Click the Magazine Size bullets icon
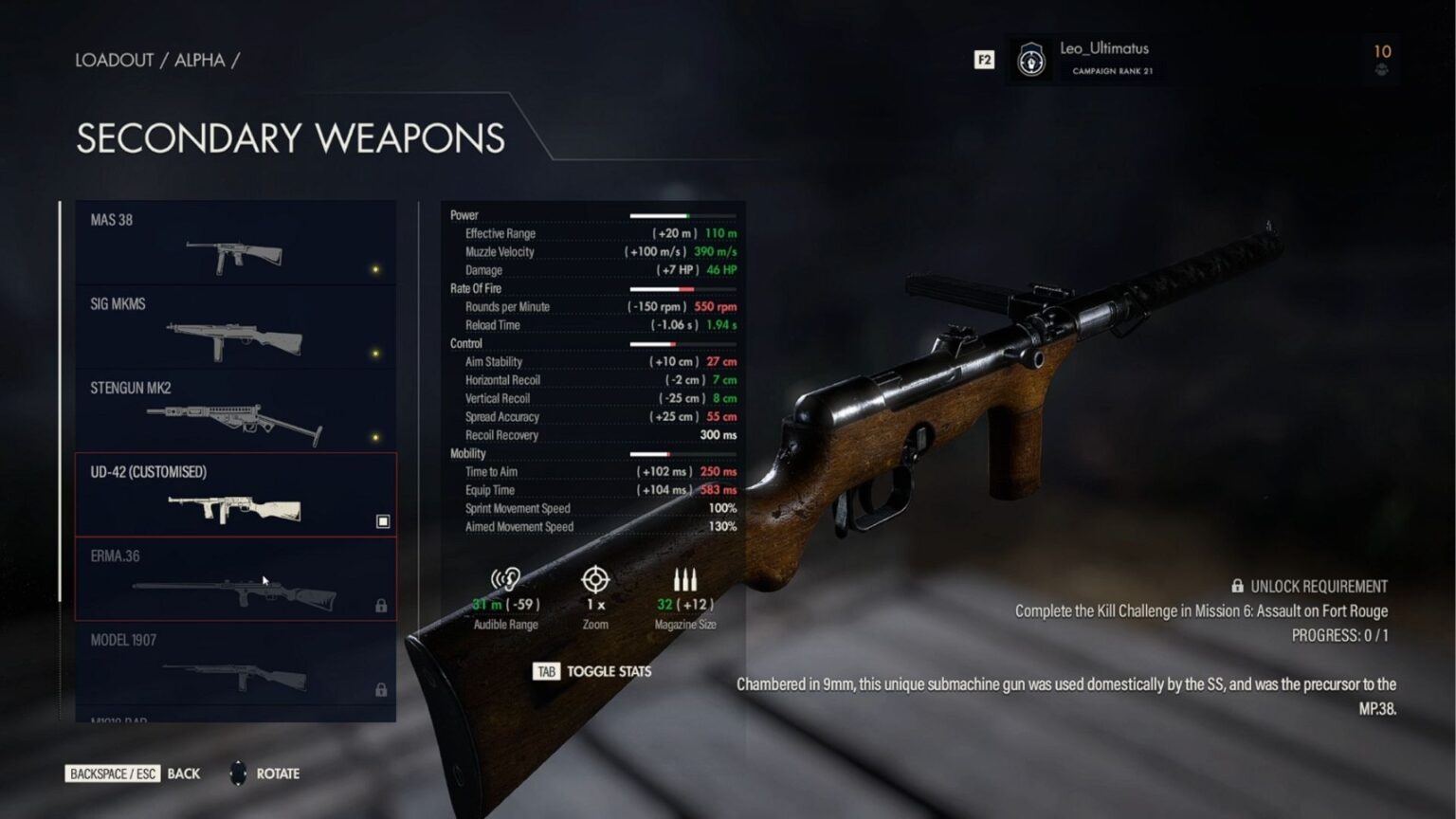The image size is (1456, 819). (685, 578)
